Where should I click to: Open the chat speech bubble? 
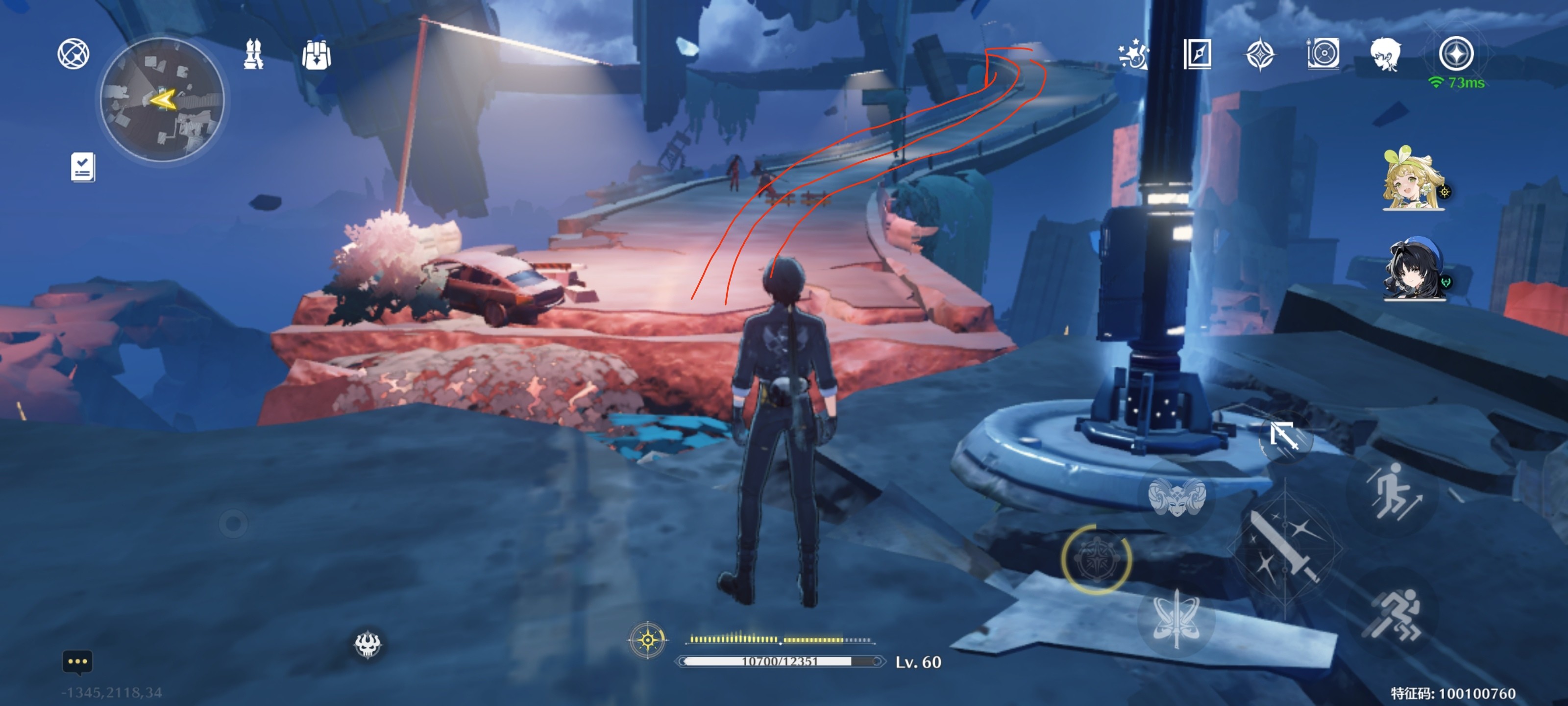77,661
